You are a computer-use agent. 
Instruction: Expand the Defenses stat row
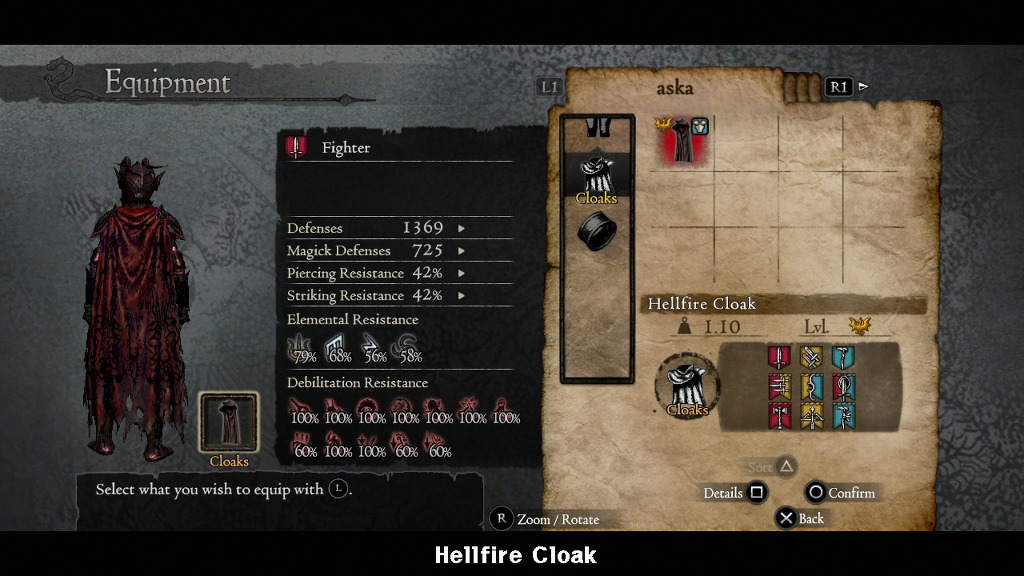click(x=461, y=228)
